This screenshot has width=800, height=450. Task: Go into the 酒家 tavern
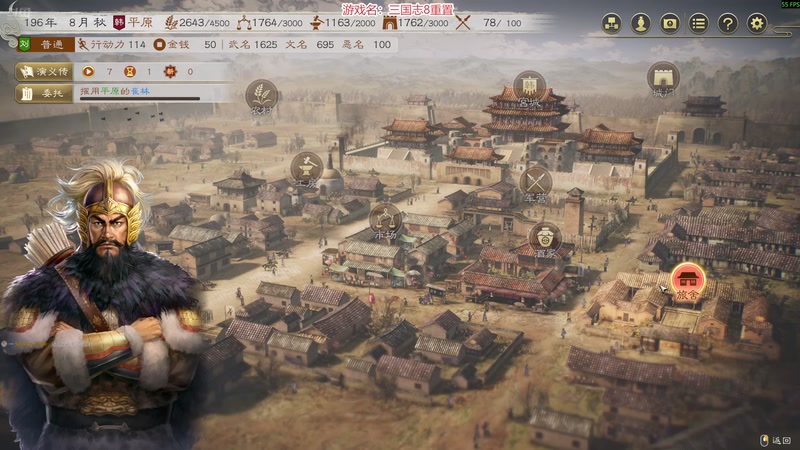point(544,239)
